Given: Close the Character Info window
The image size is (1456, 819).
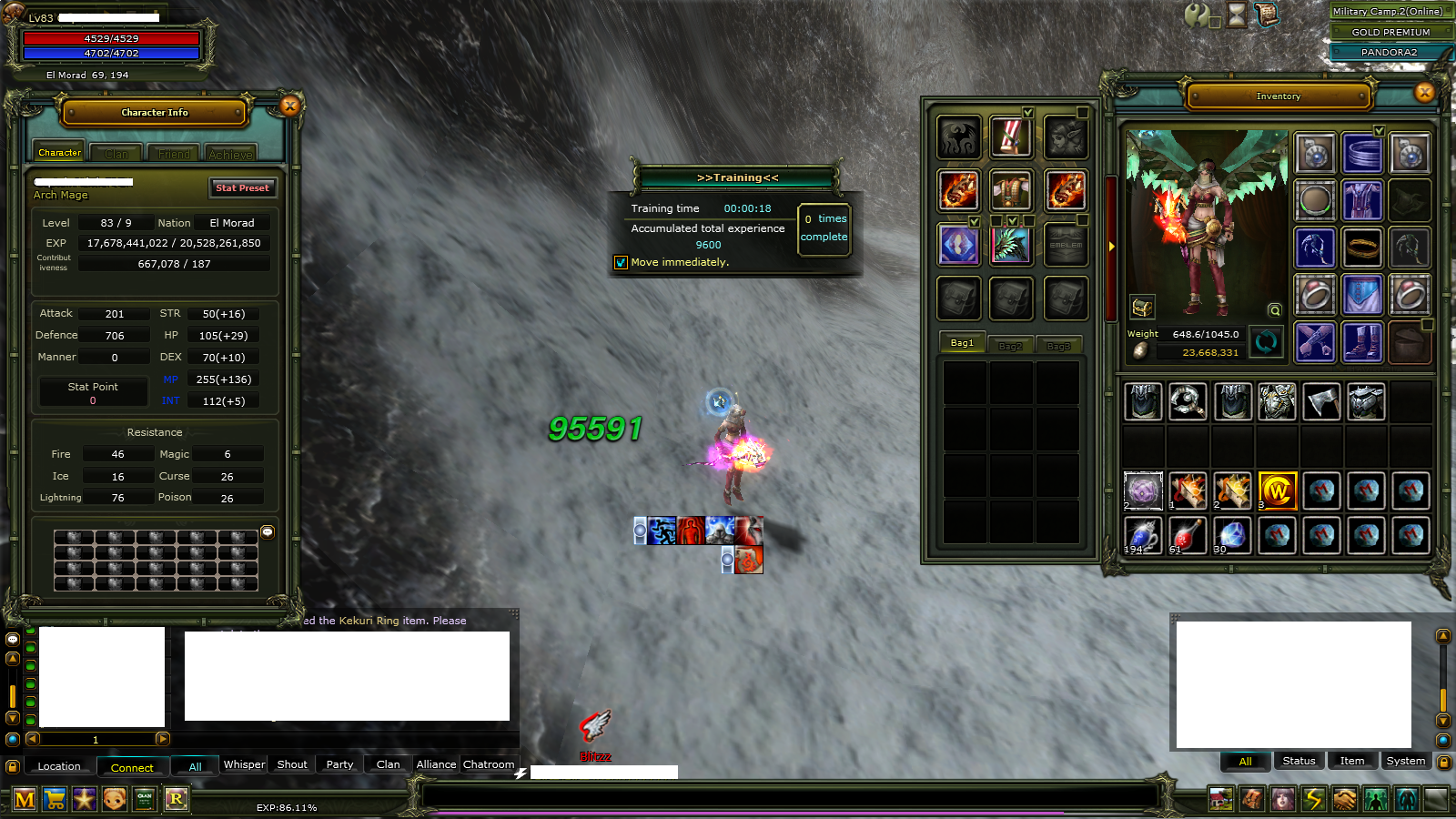Looking at the screenshot, I should click(x=290, y=106).
